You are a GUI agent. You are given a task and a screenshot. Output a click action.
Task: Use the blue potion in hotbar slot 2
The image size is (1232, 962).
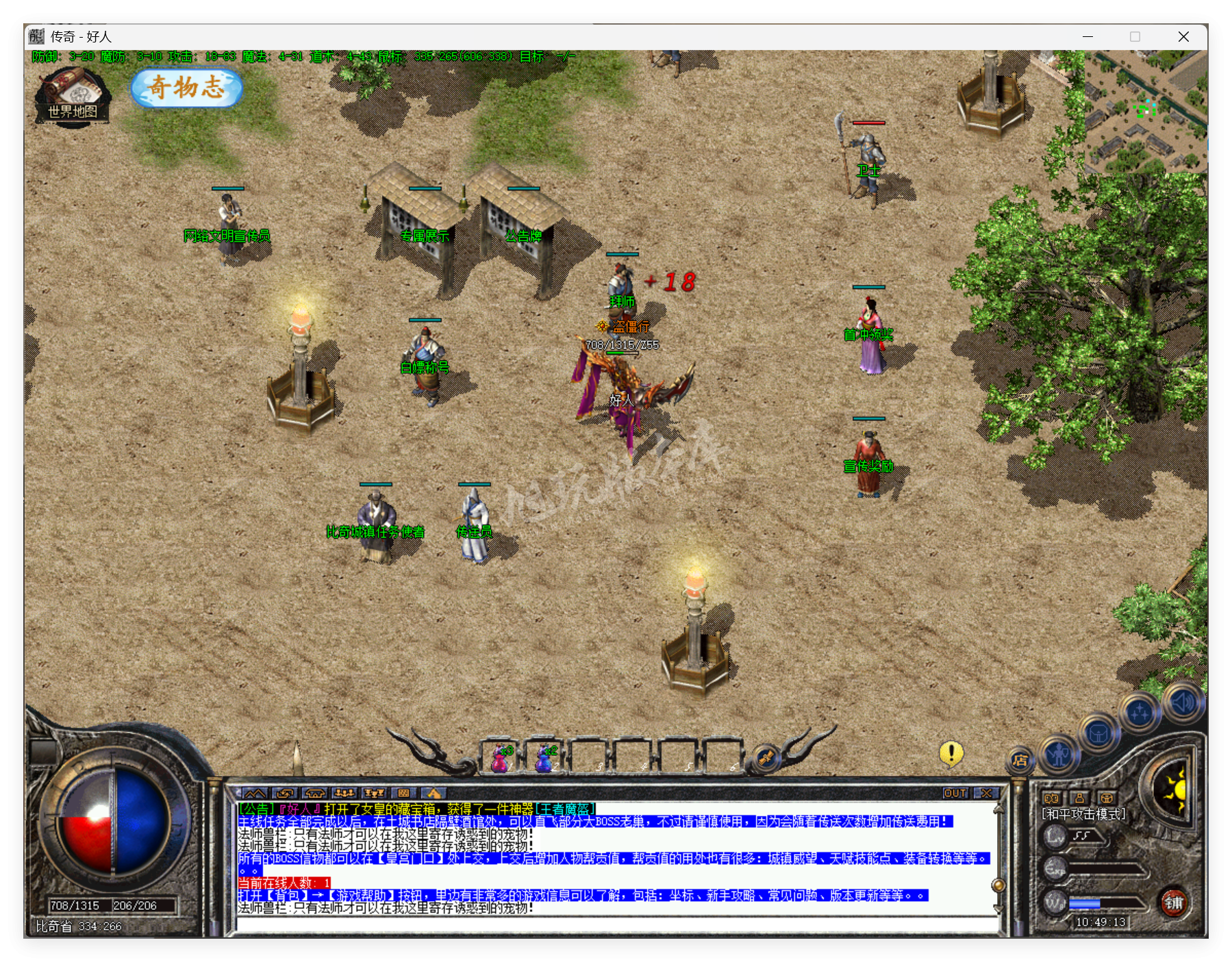pyautogui.click(x=546, y=758)
